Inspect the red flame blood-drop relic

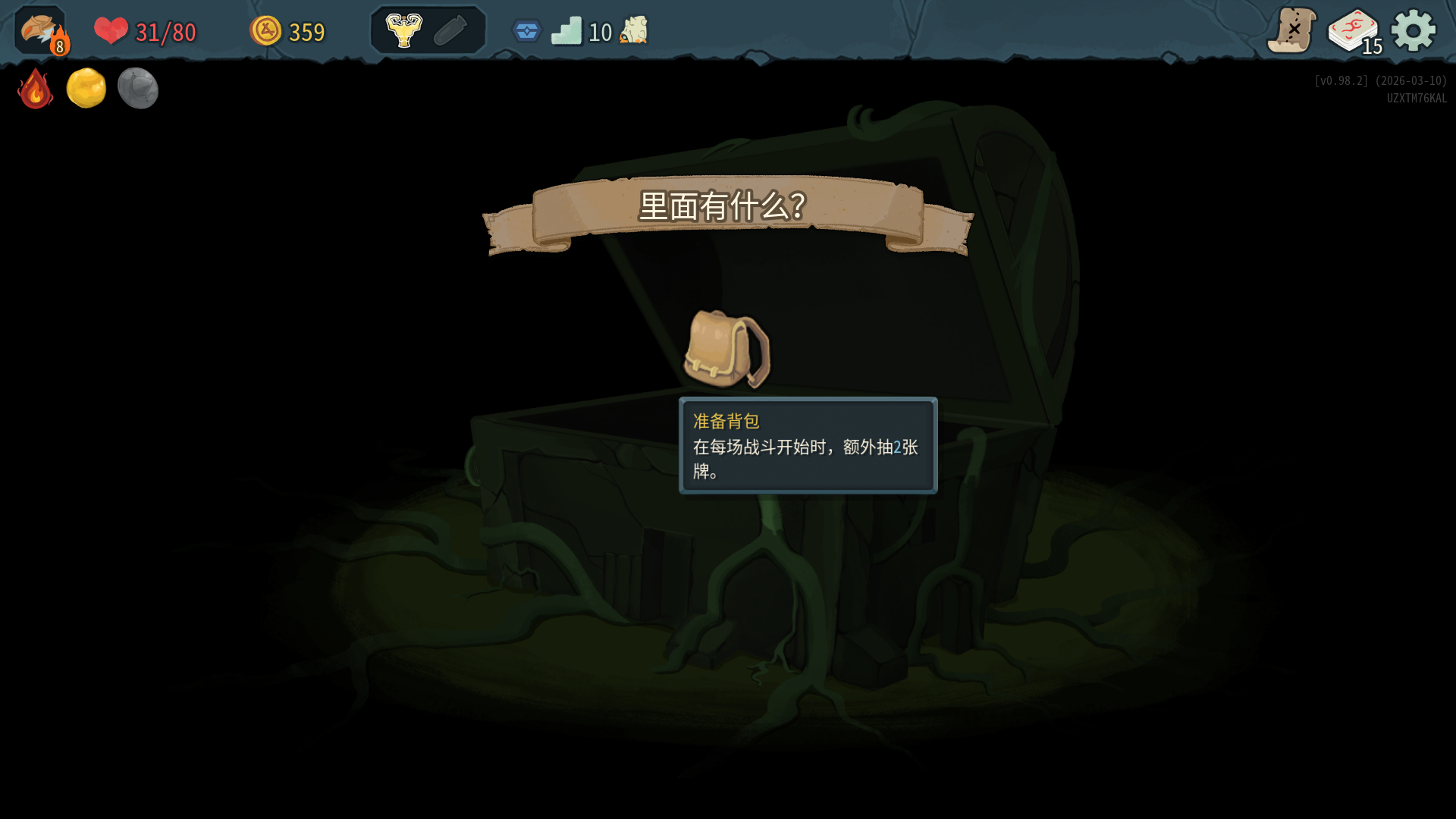(36, 89)
